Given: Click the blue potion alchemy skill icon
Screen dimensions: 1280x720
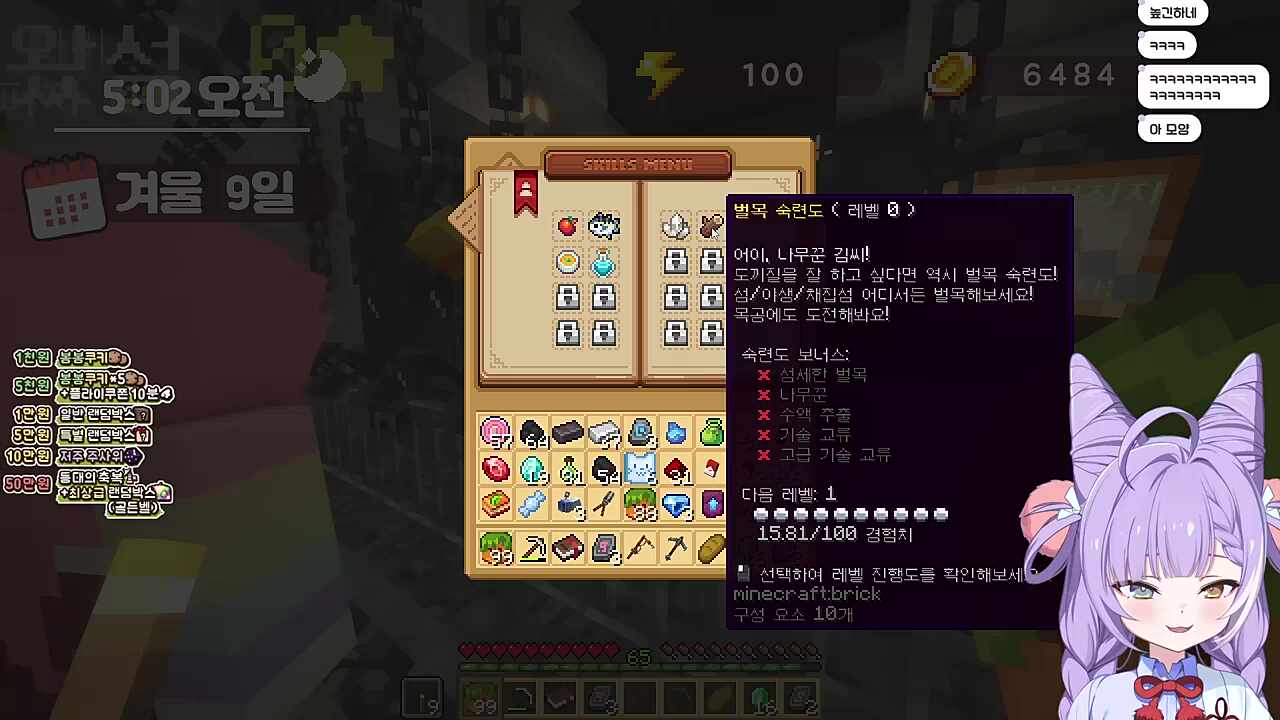Looking at the screenshot, I should 604,261.
